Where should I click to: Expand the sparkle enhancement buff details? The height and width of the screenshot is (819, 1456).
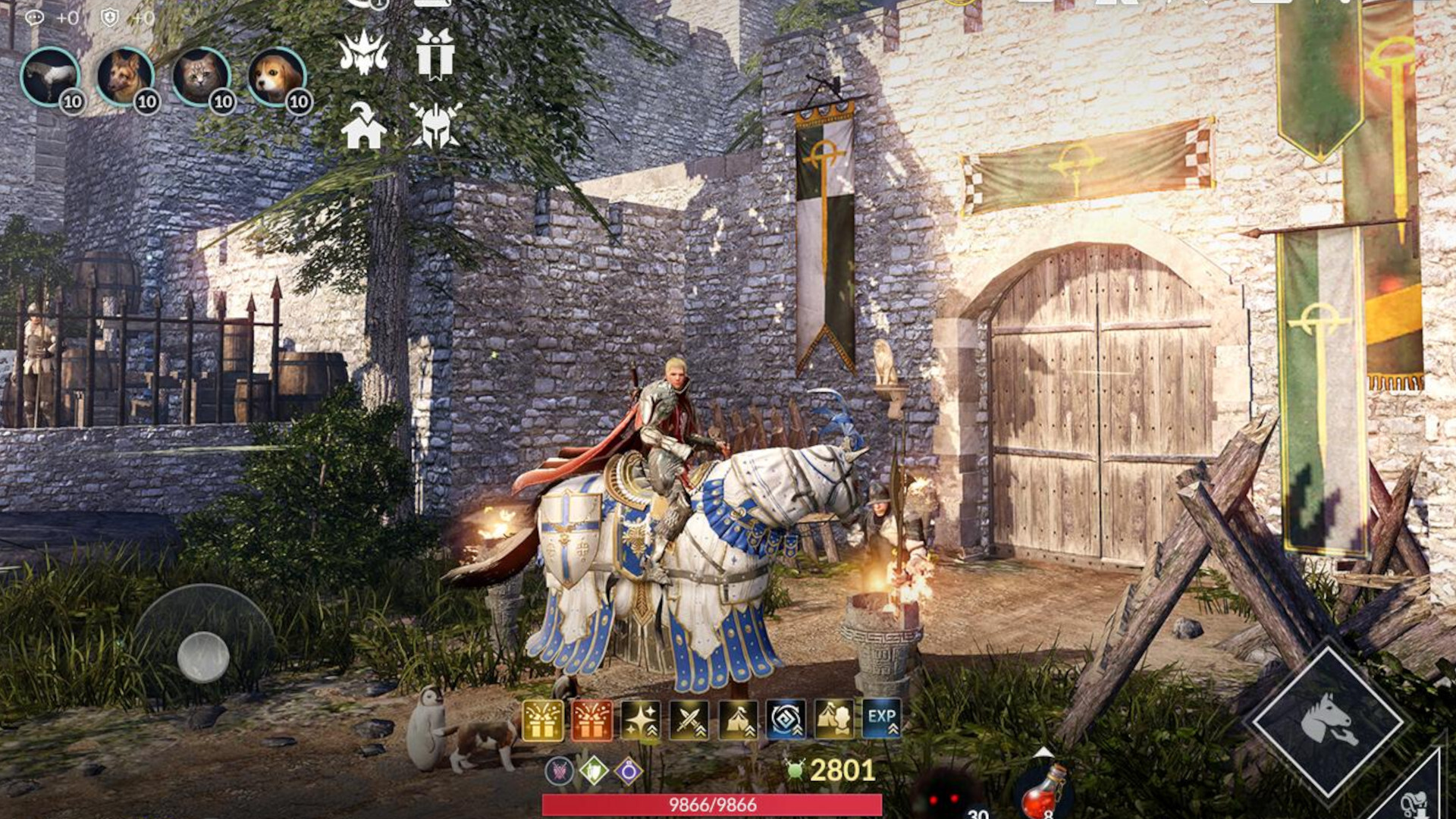click(641, 719)
